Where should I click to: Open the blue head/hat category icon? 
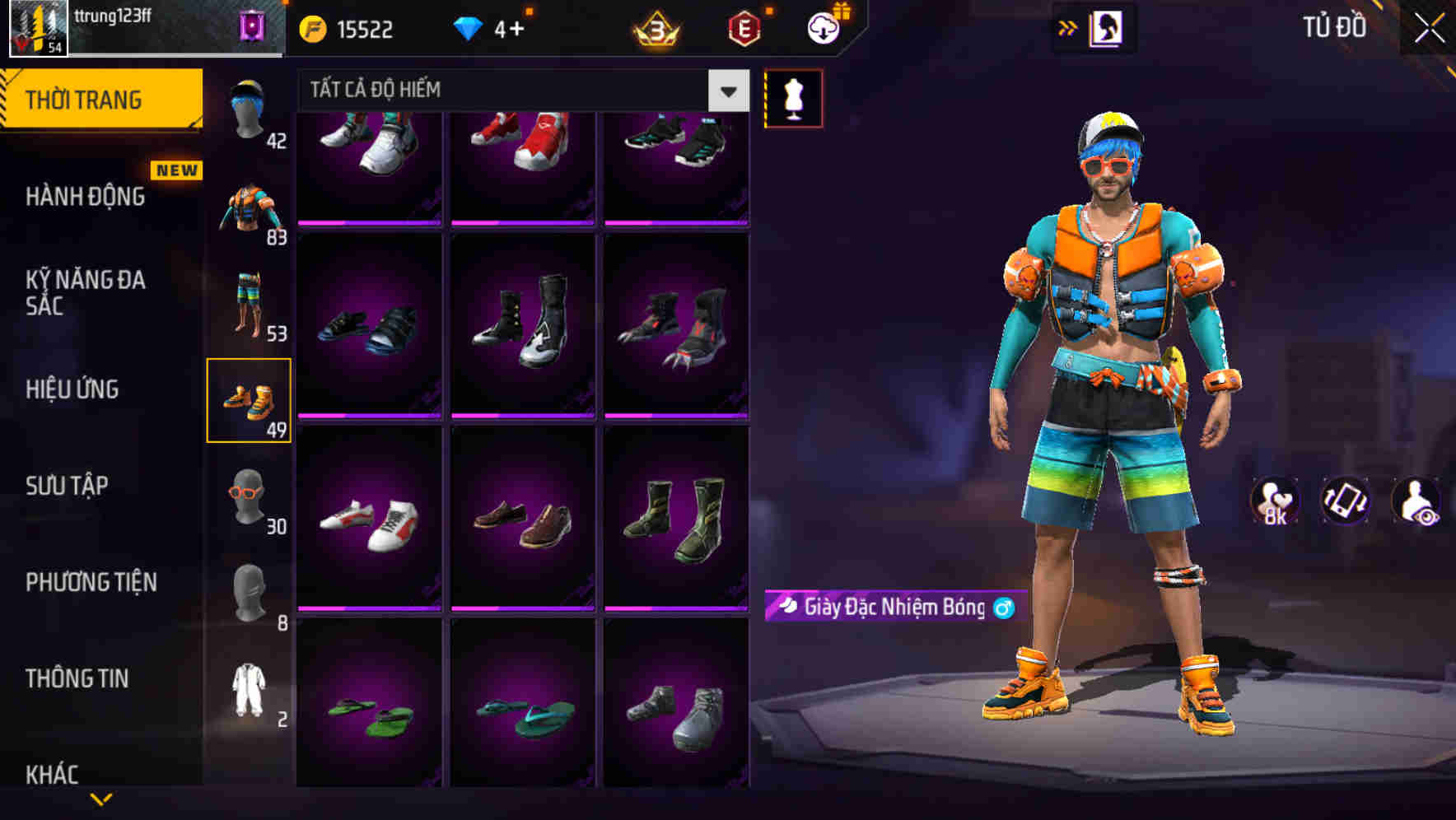point(249,107)
